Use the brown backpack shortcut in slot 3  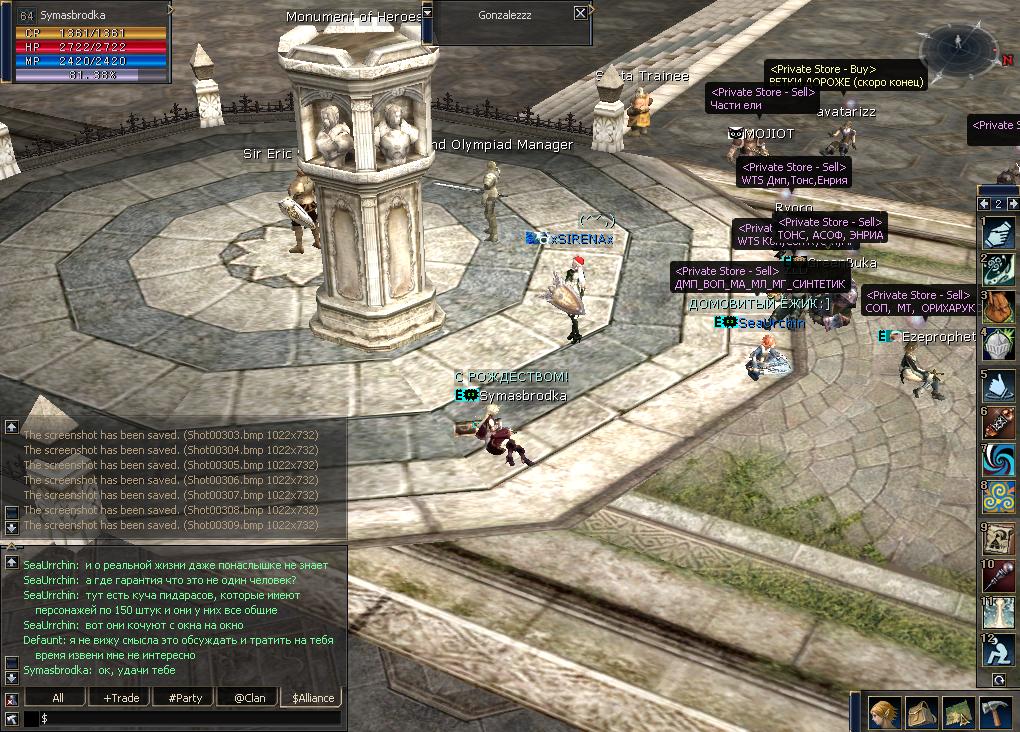coord(999,307)
